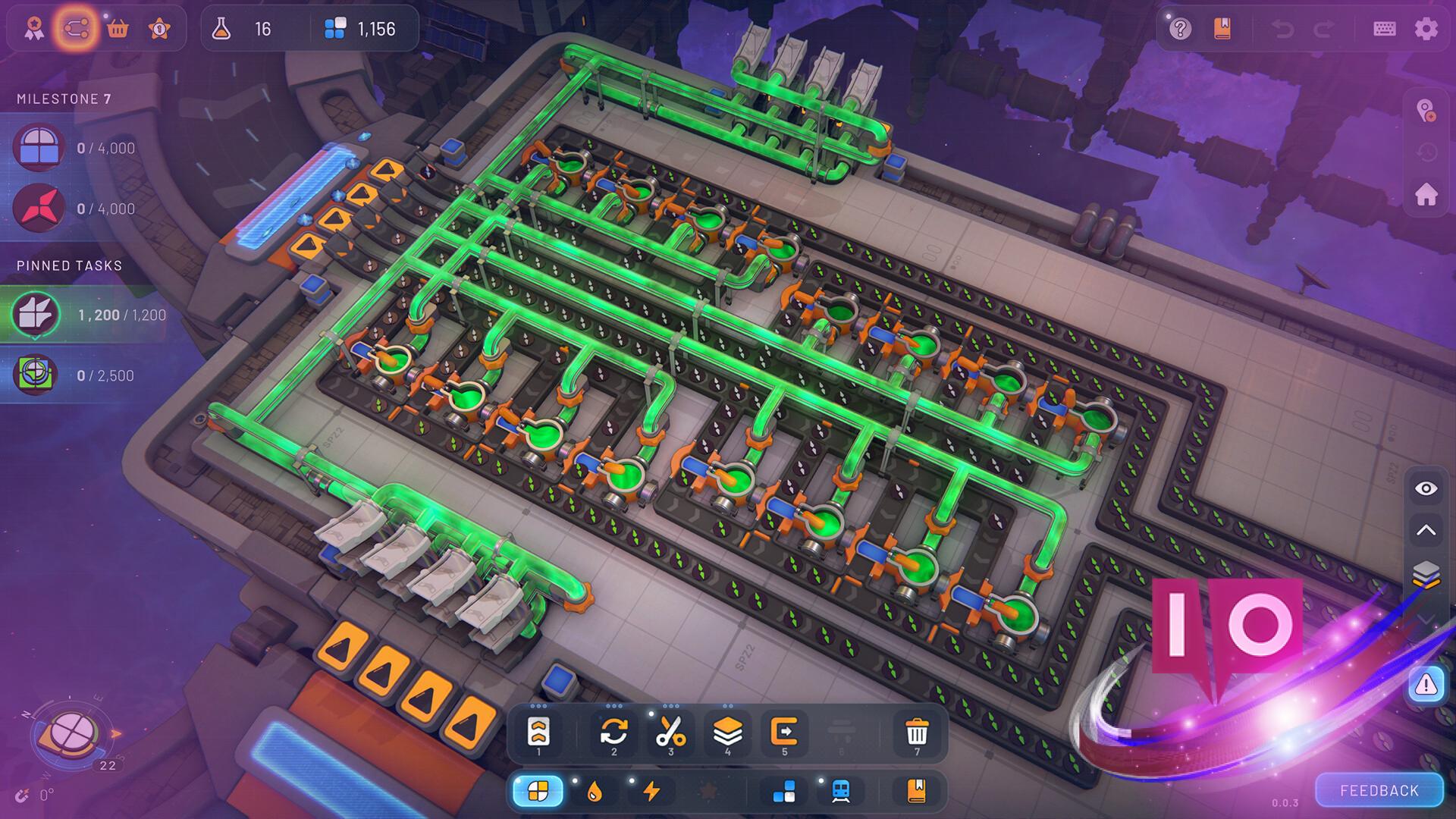Toggle the visibility eye on right sidebar
This screenshot has width=1456, height=819.
pyautogui.click(x=1425, y=489)
